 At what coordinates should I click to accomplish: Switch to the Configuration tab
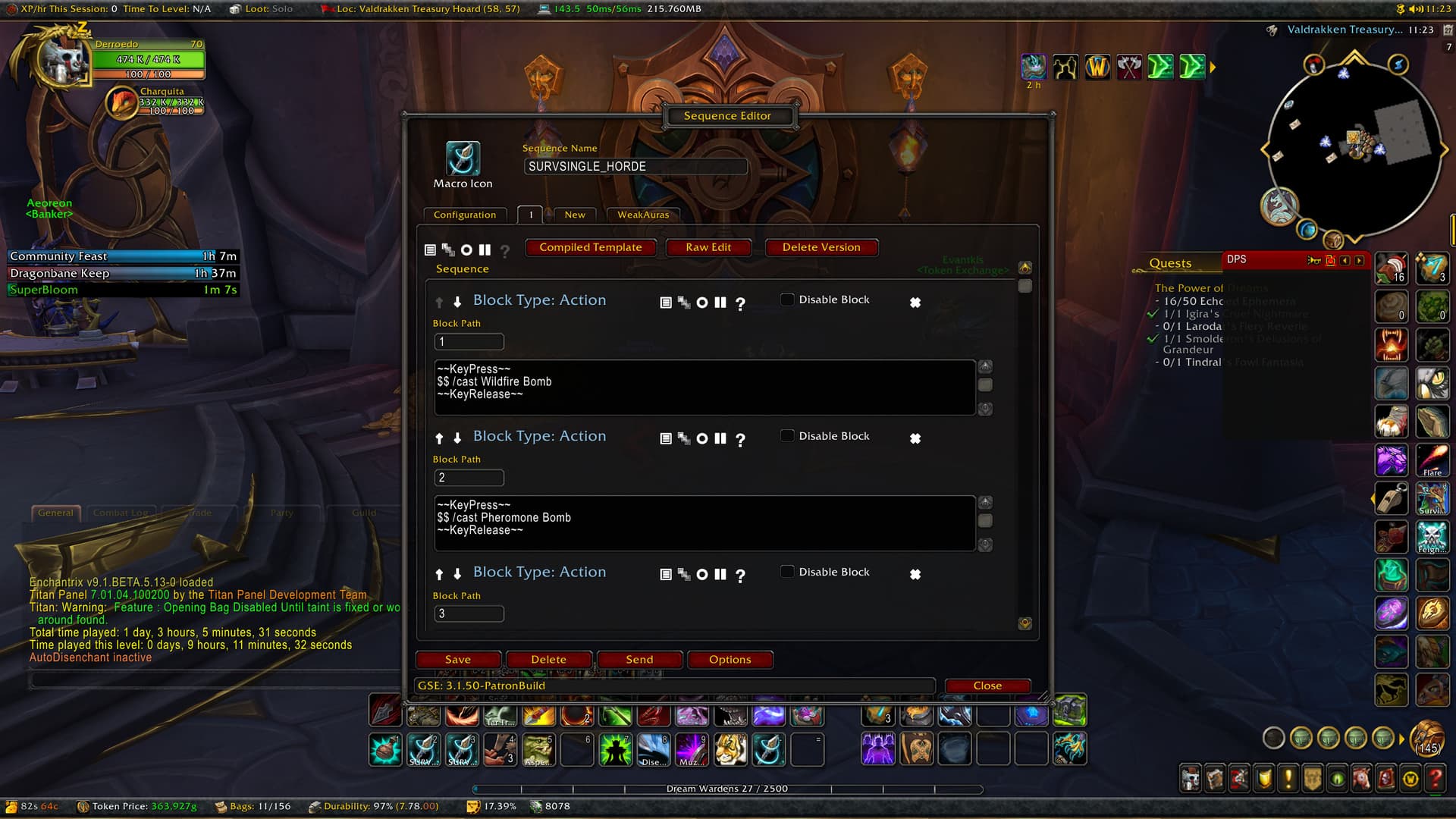tap(465, 215)
